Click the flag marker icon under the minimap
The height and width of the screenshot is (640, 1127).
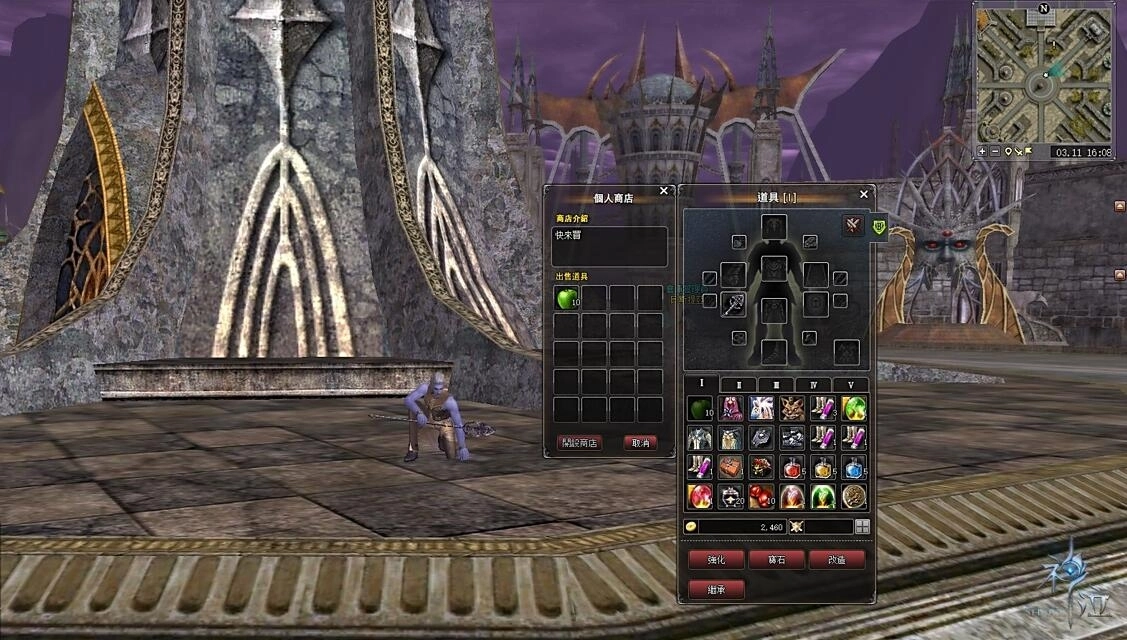[x=1027, y=152]
